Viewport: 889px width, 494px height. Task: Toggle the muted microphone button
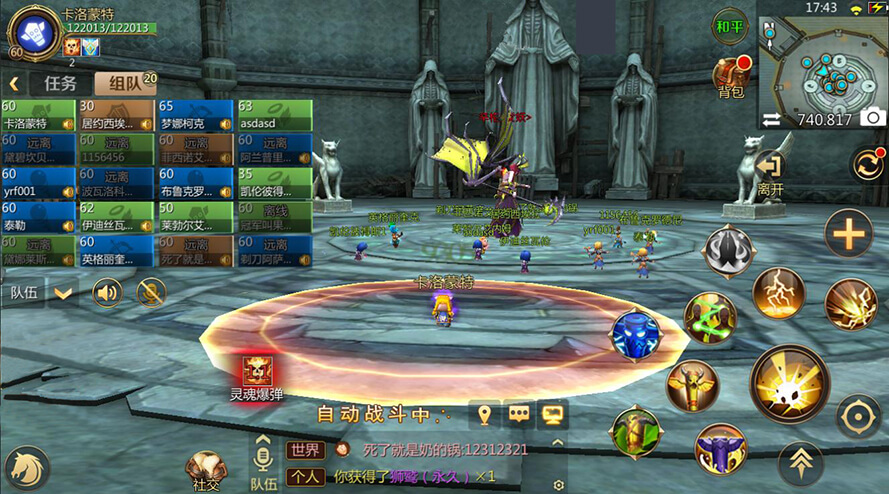tap(151, 292)
